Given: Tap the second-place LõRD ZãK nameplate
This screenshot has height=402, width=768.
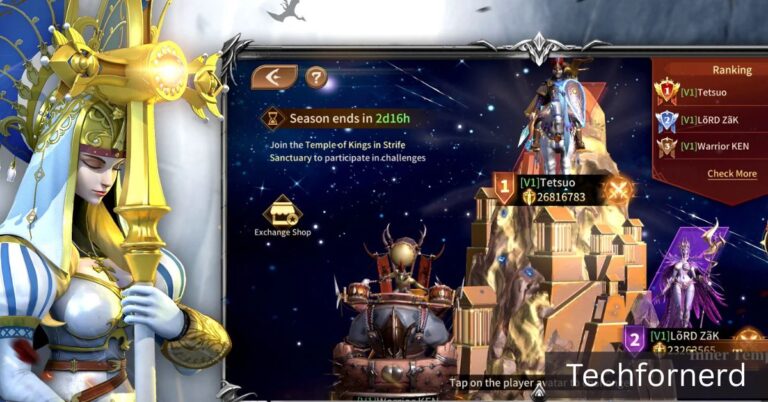Looking at the screenshot, I should click(680, 341).
